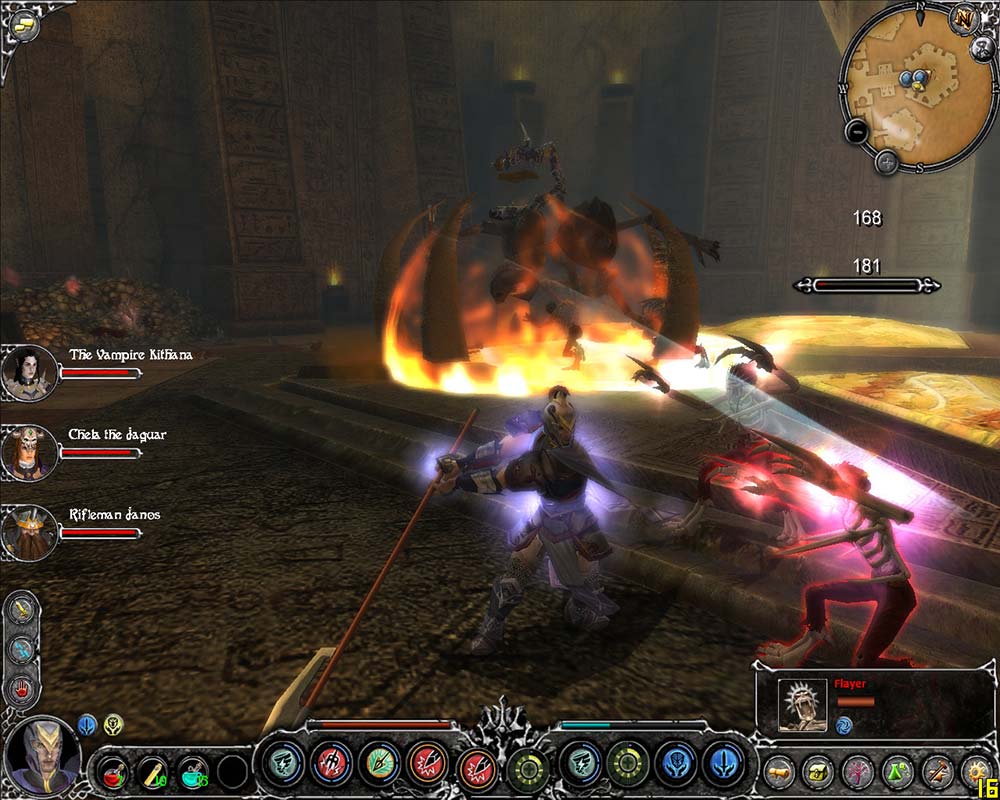Select Chela the Jaguar party portrait
Image resolution: width=1000 pixels, height=800 pixels.
point(29,452)
